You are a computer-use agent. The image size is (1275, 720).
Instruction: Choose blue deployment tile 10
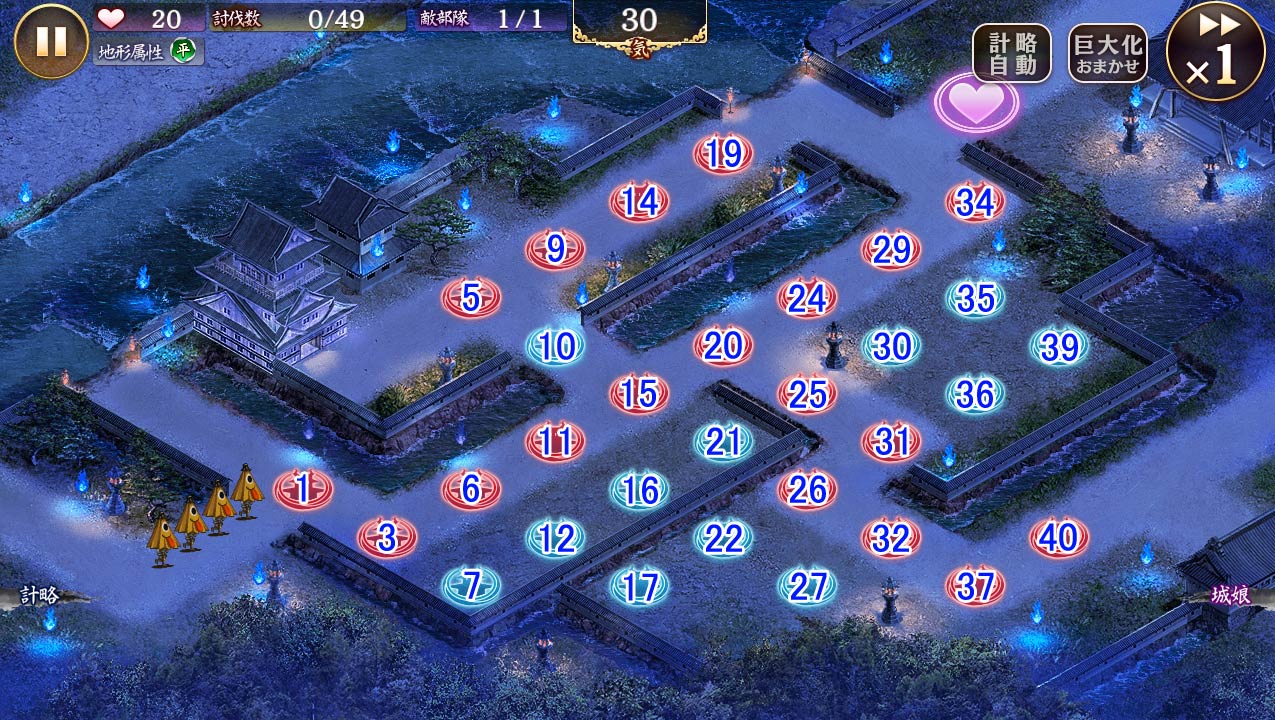point(556,346)
